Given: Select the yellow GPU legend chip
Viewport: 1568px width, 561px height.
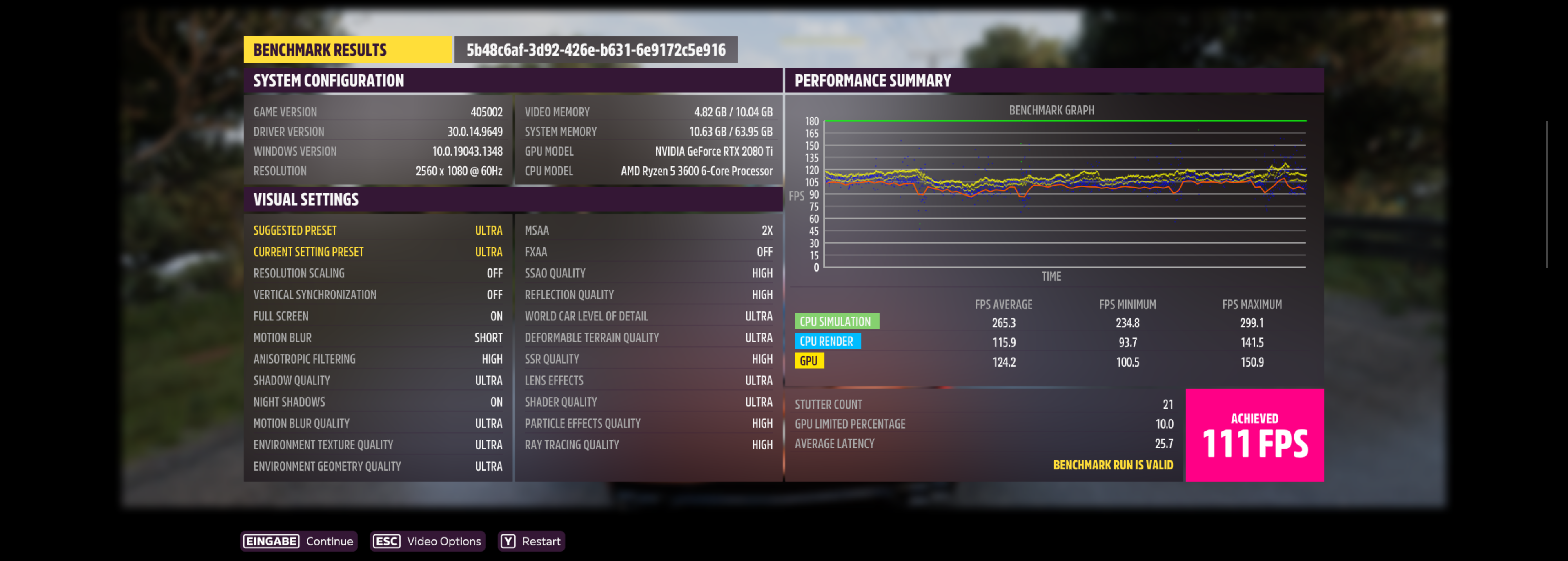Looking at the screenshot, I should (x=810, y=361).
